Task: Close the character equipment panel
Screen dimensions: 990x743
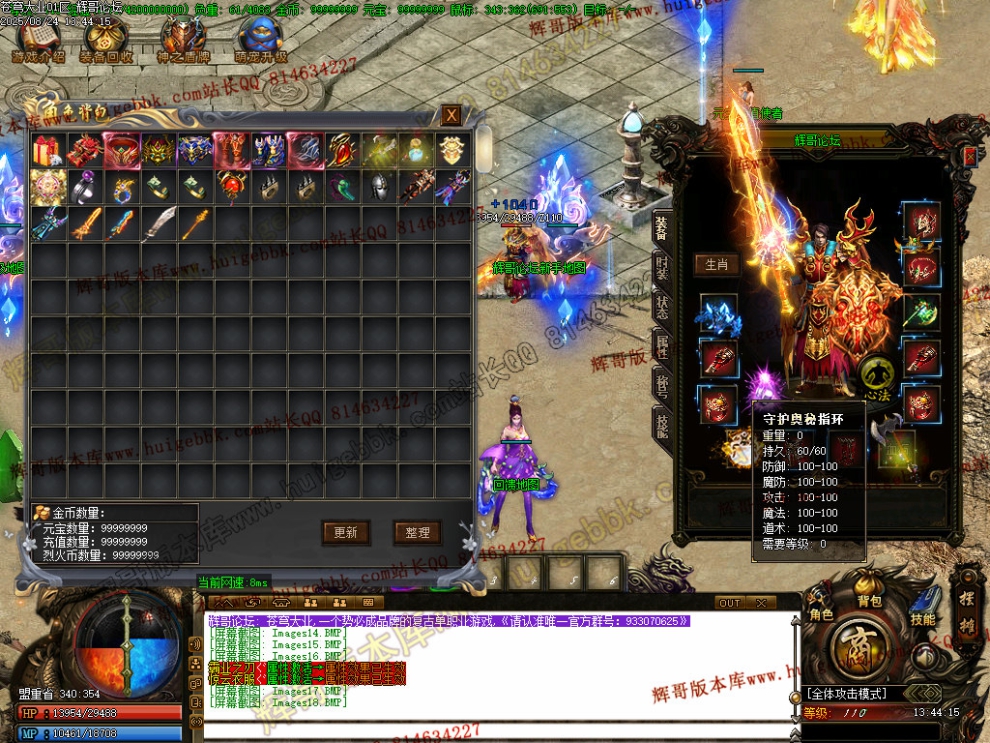Action: pos(969,157)
